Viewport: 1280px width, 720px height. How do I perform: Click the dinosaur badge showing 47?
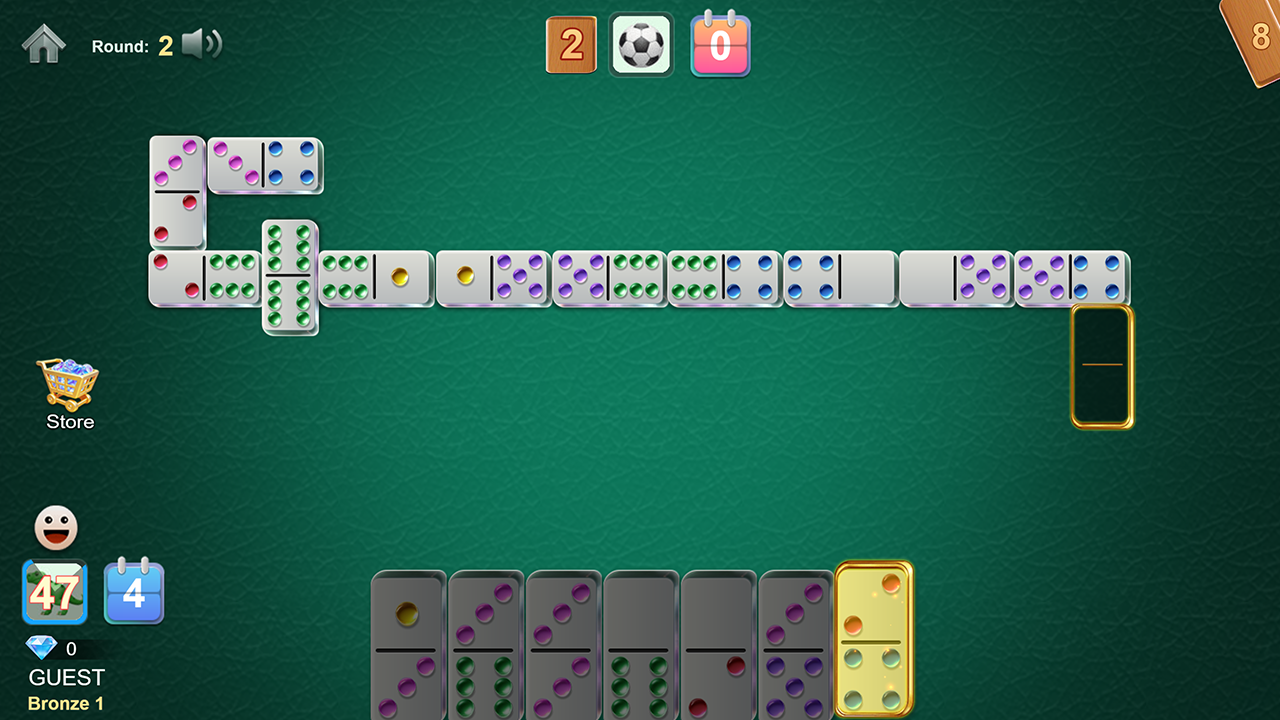[55, 592]
